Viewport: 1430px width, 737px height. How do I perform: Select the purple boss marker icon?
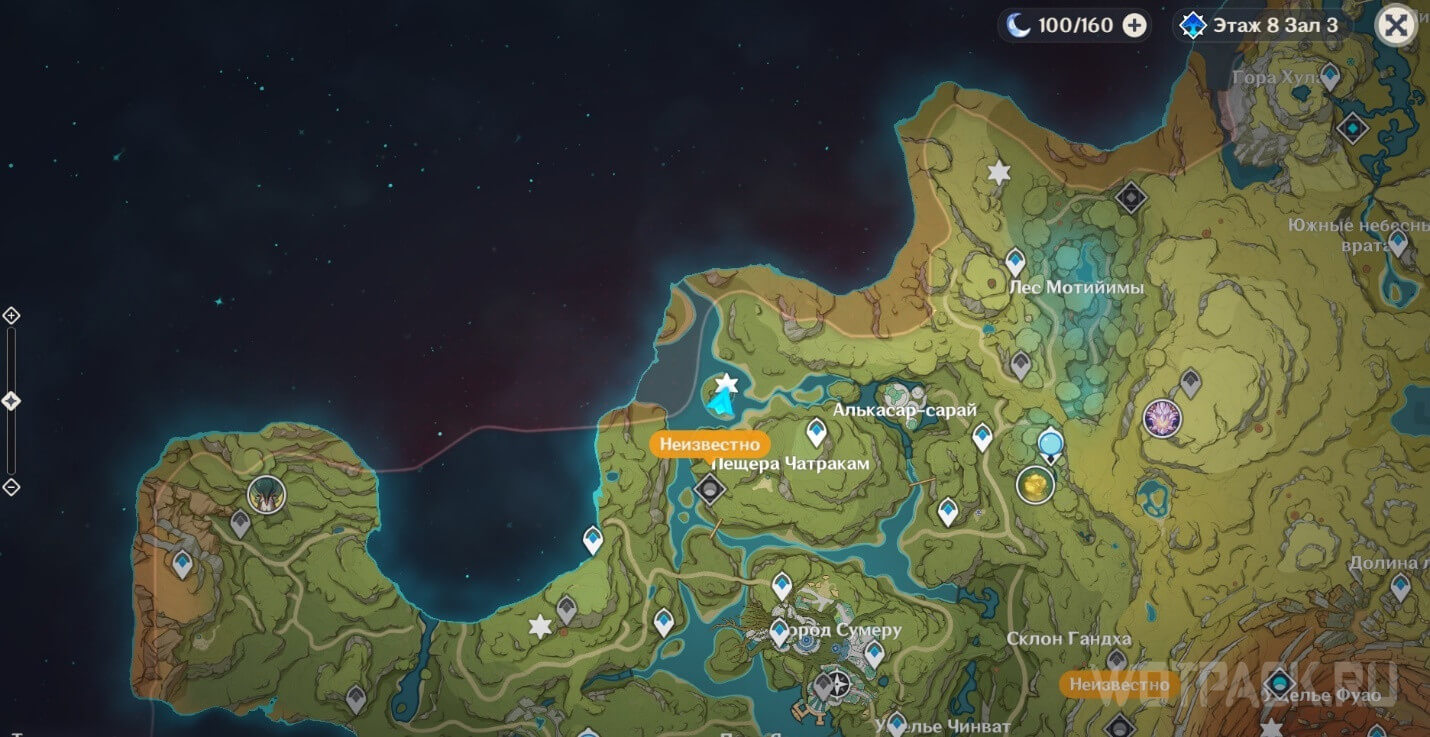[x=1162, y=418]
